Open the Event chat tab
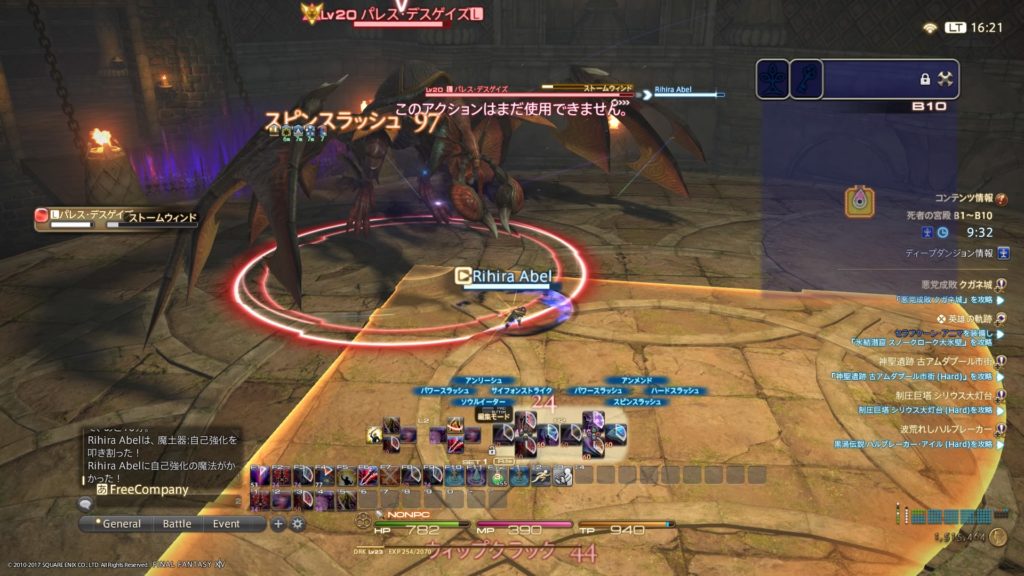 (x=226, y=523)
